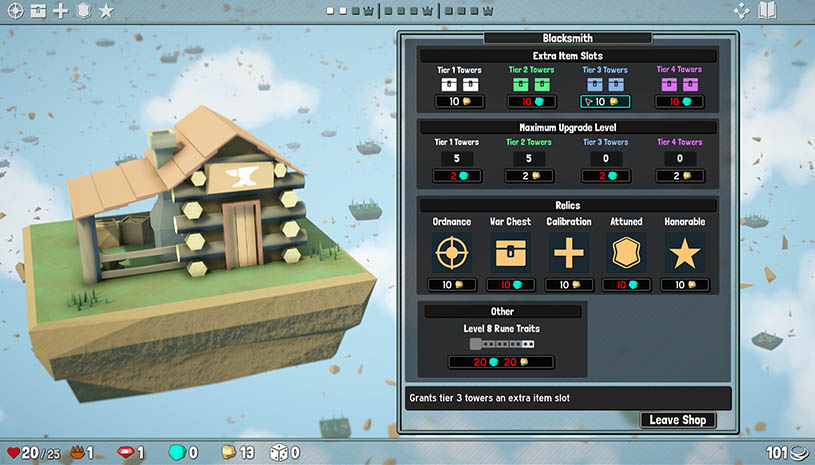Screen dimensions: 815x465
Task: Increase Tier 3 Towers maximum upgrade level
Action: [x=605, y=176]
